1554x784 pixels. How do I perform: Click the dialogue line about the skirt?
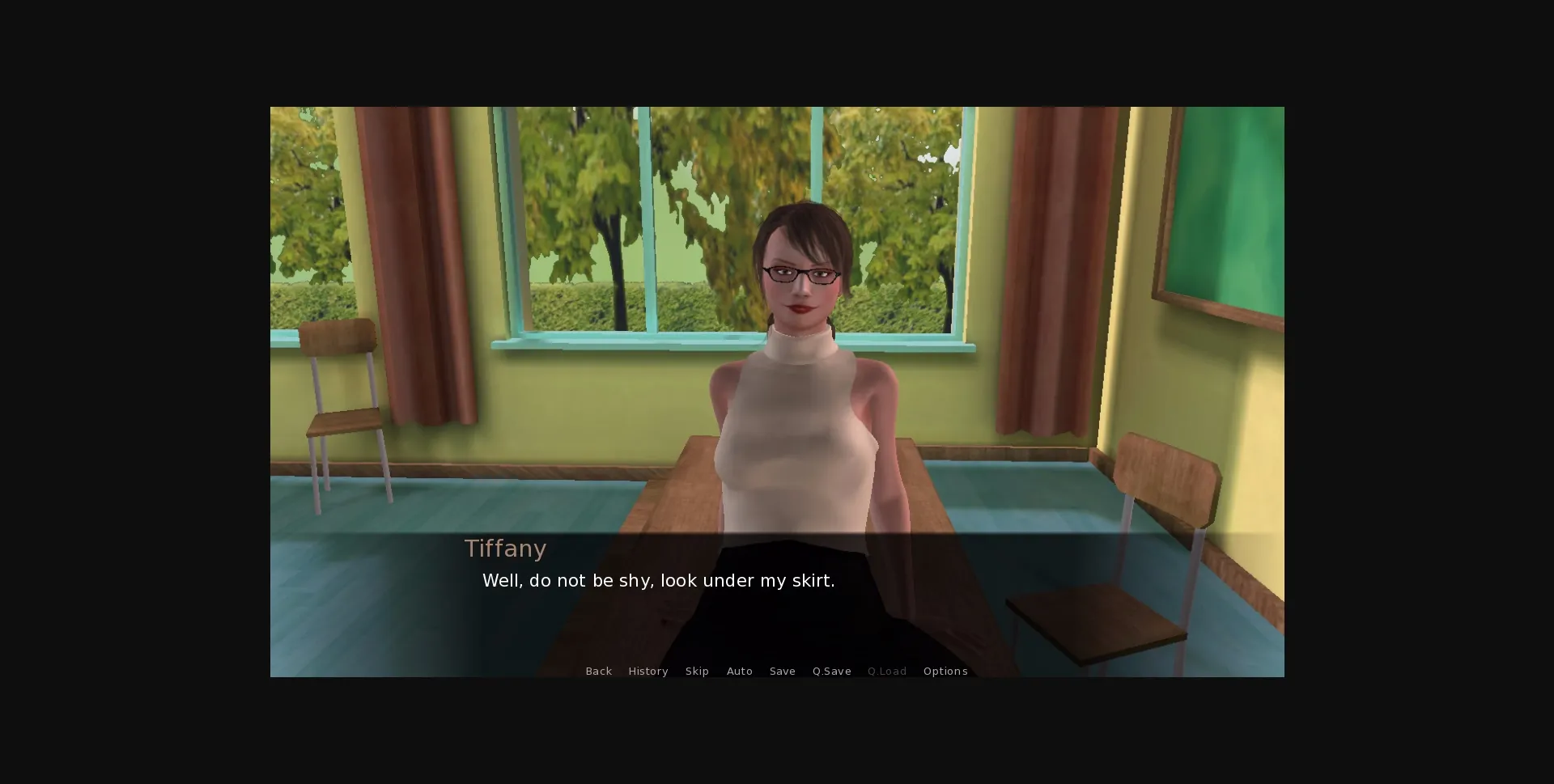point(658,580)
